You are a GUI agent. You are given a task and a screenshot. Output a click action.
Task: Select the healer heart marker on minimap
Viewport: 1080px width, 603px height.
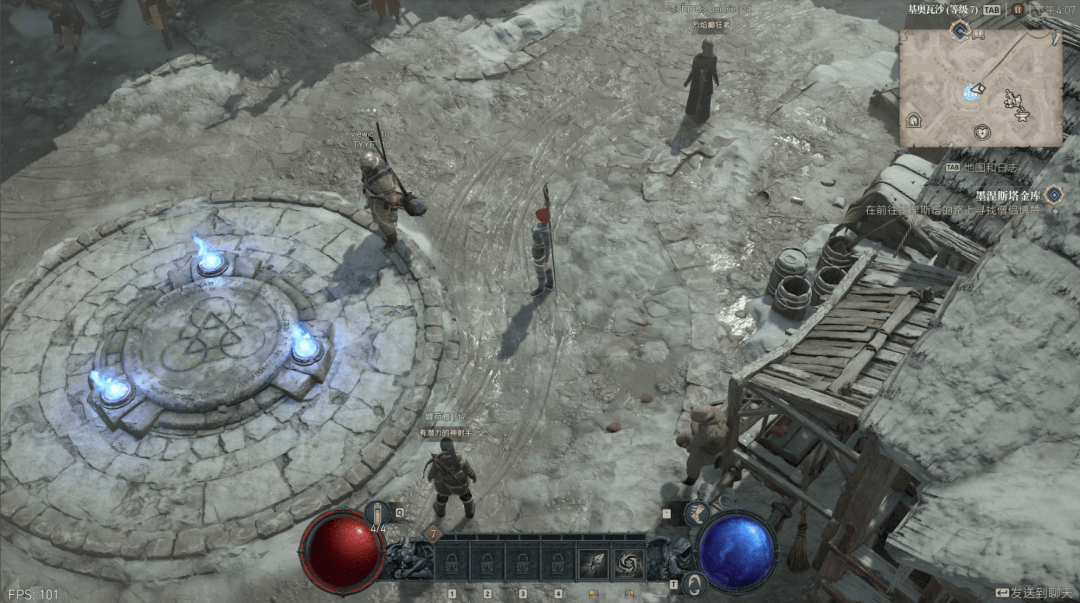click(982, 131)
